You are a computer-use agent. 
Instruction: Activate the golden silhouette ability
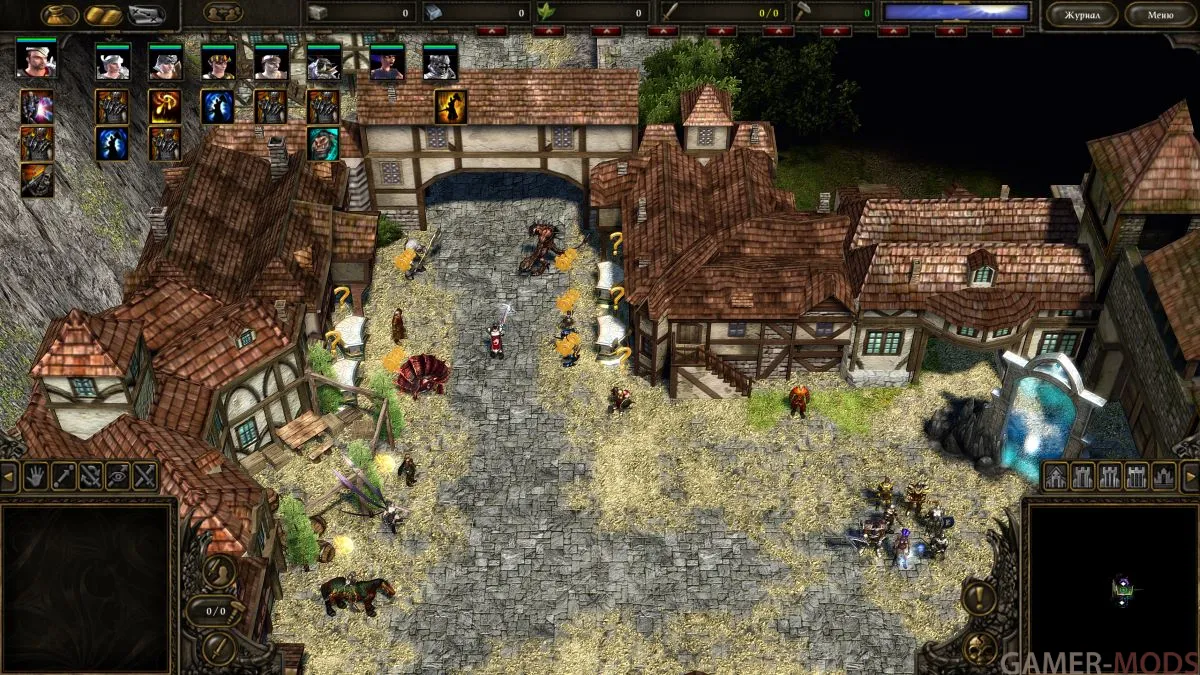pos(450,106)
